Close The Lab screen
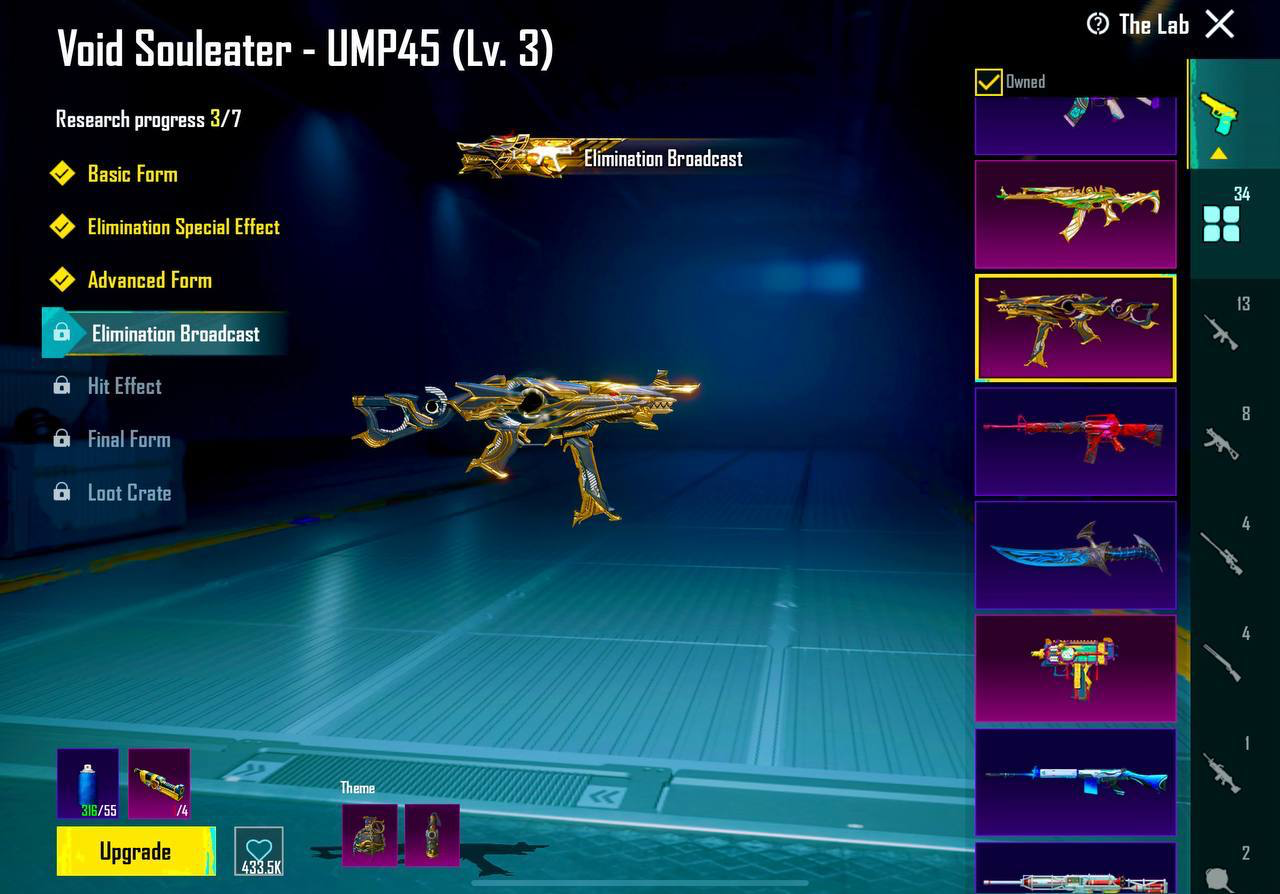 click(1220, 24)
